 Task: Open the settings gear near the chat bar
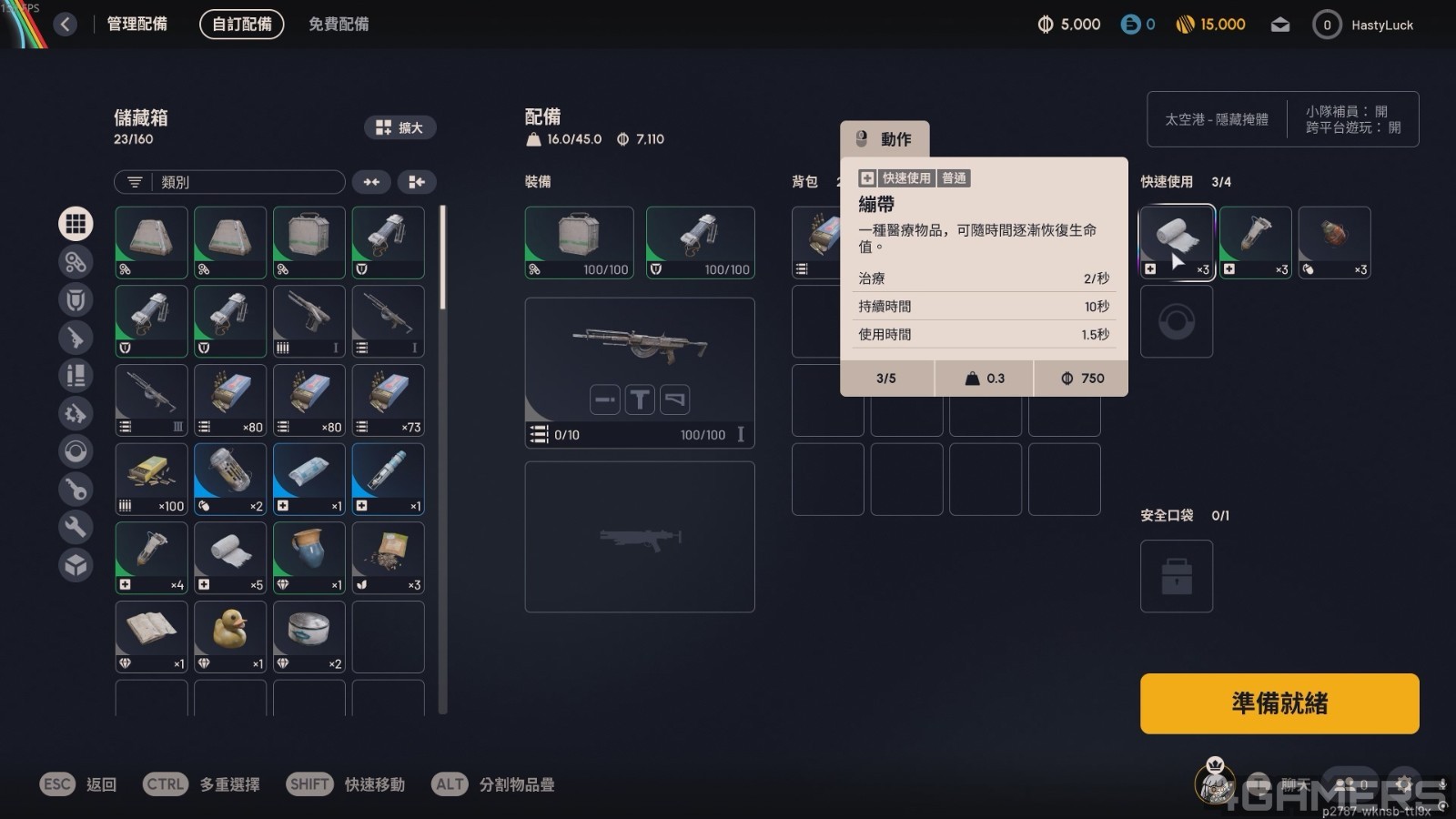(1404, 784)
